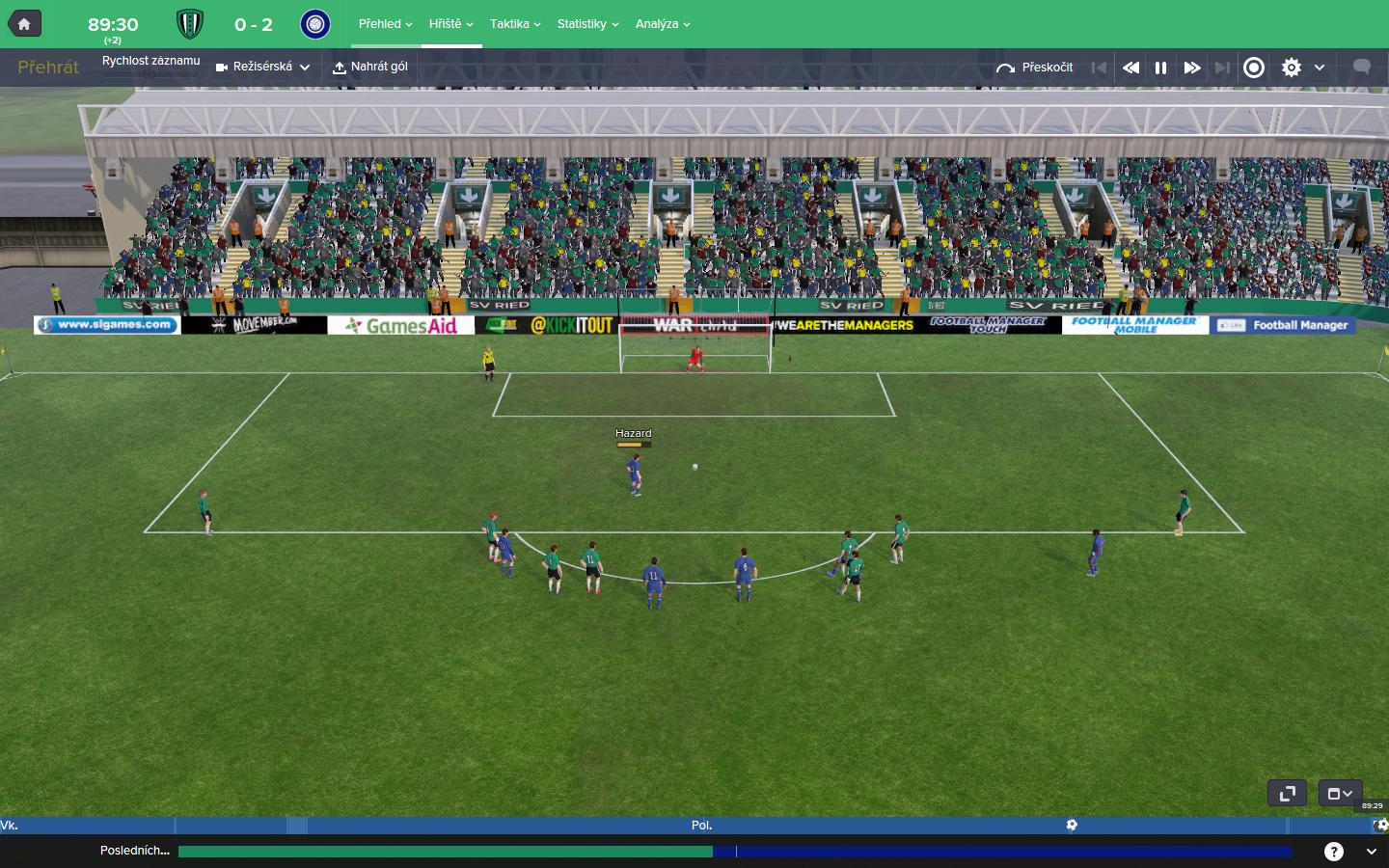Pause the match replay

(1161, 68)
